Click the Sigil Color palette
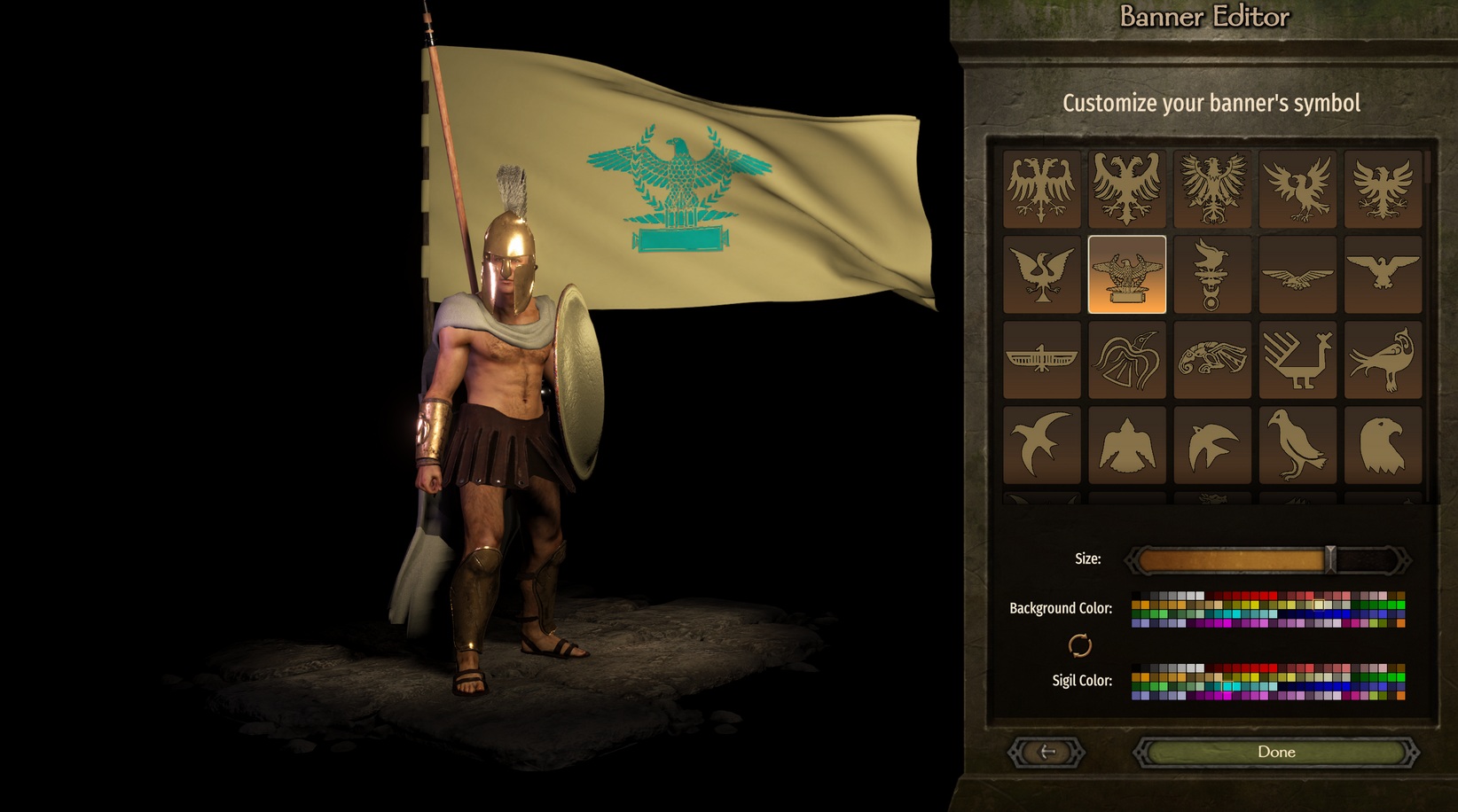The image size is (1458, 812). pos(1268,682)
